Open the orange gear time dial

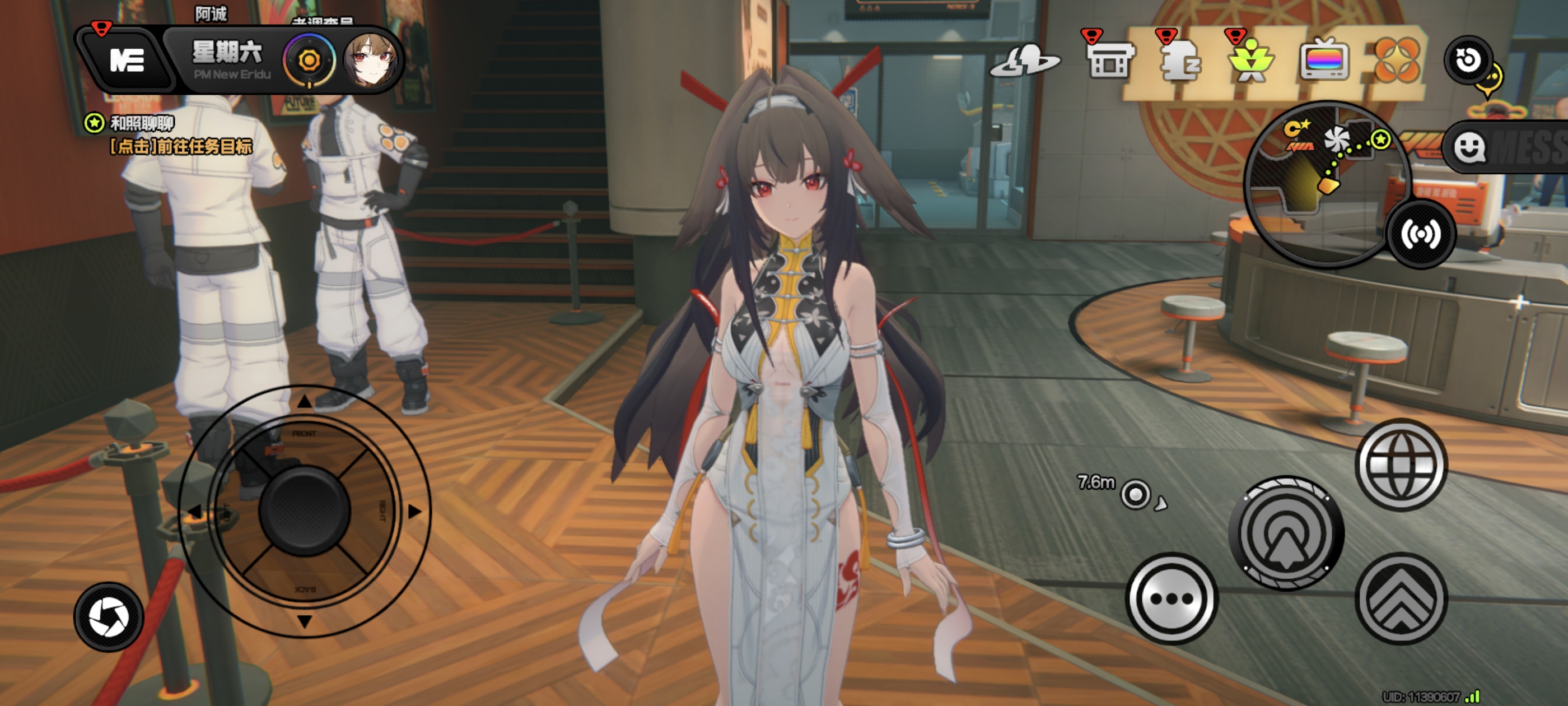click(x=309, y=61)
